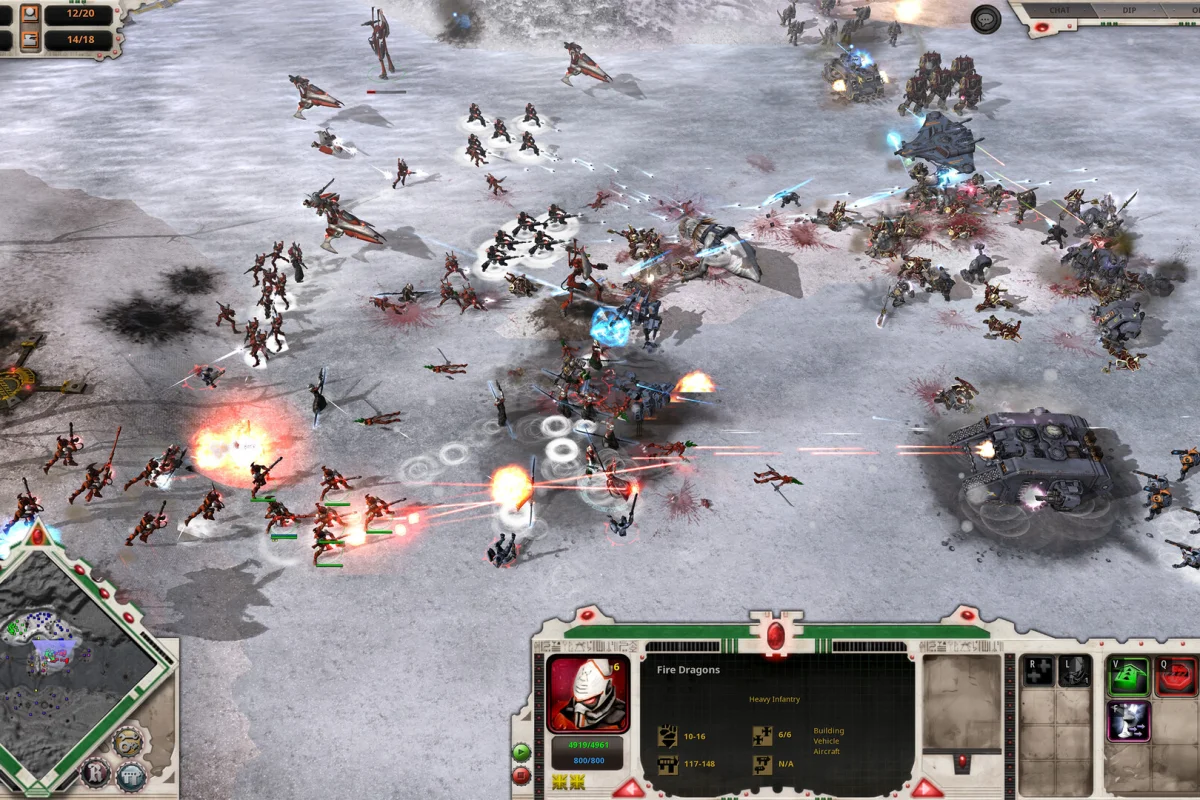1200x800 pixels.
Task: Use the purple F ability icon
Action: pyautogui.click(x=1128, y=721)
